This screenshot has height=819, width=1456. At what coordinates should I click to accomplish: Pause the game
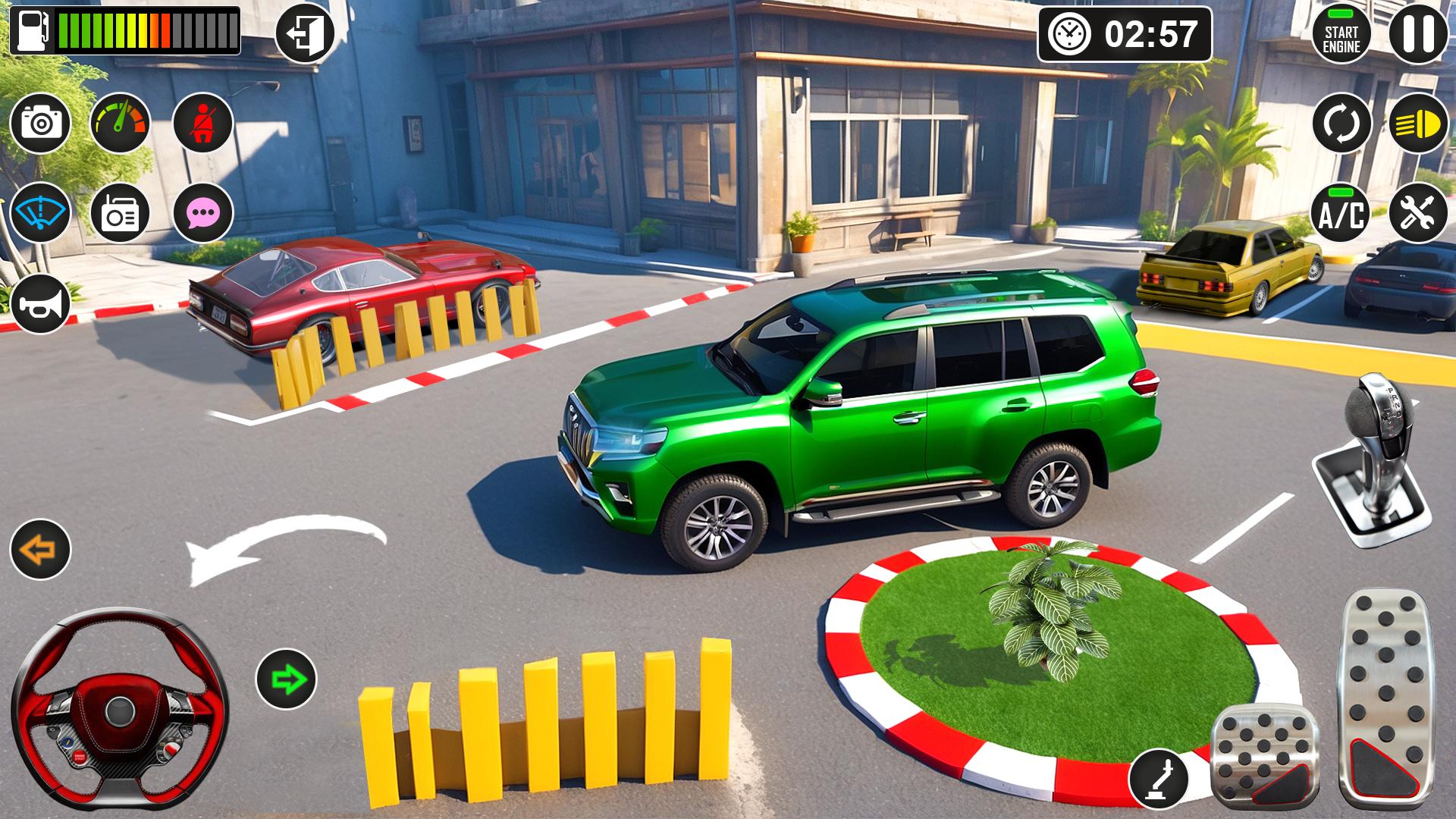pyautogui.click(x=1418, y=34)
